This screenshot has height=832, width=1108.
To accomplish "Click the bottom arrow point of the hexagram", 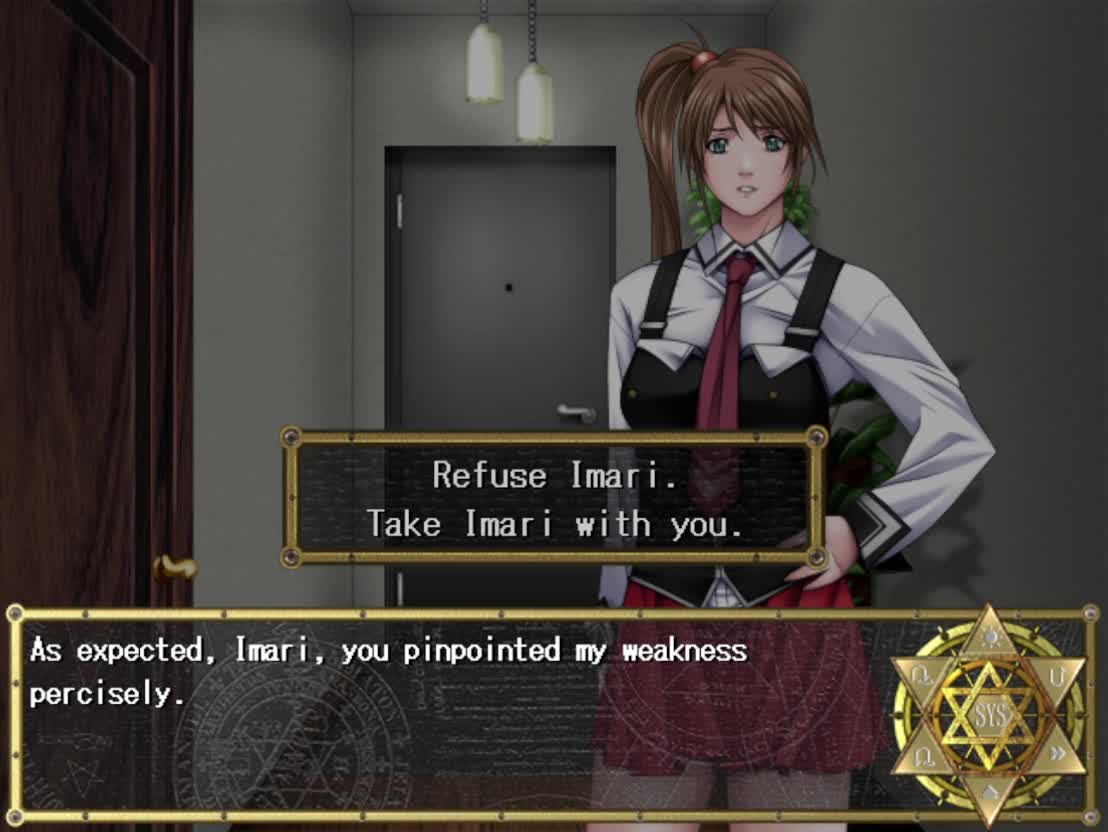I will (x=988, y=795).
